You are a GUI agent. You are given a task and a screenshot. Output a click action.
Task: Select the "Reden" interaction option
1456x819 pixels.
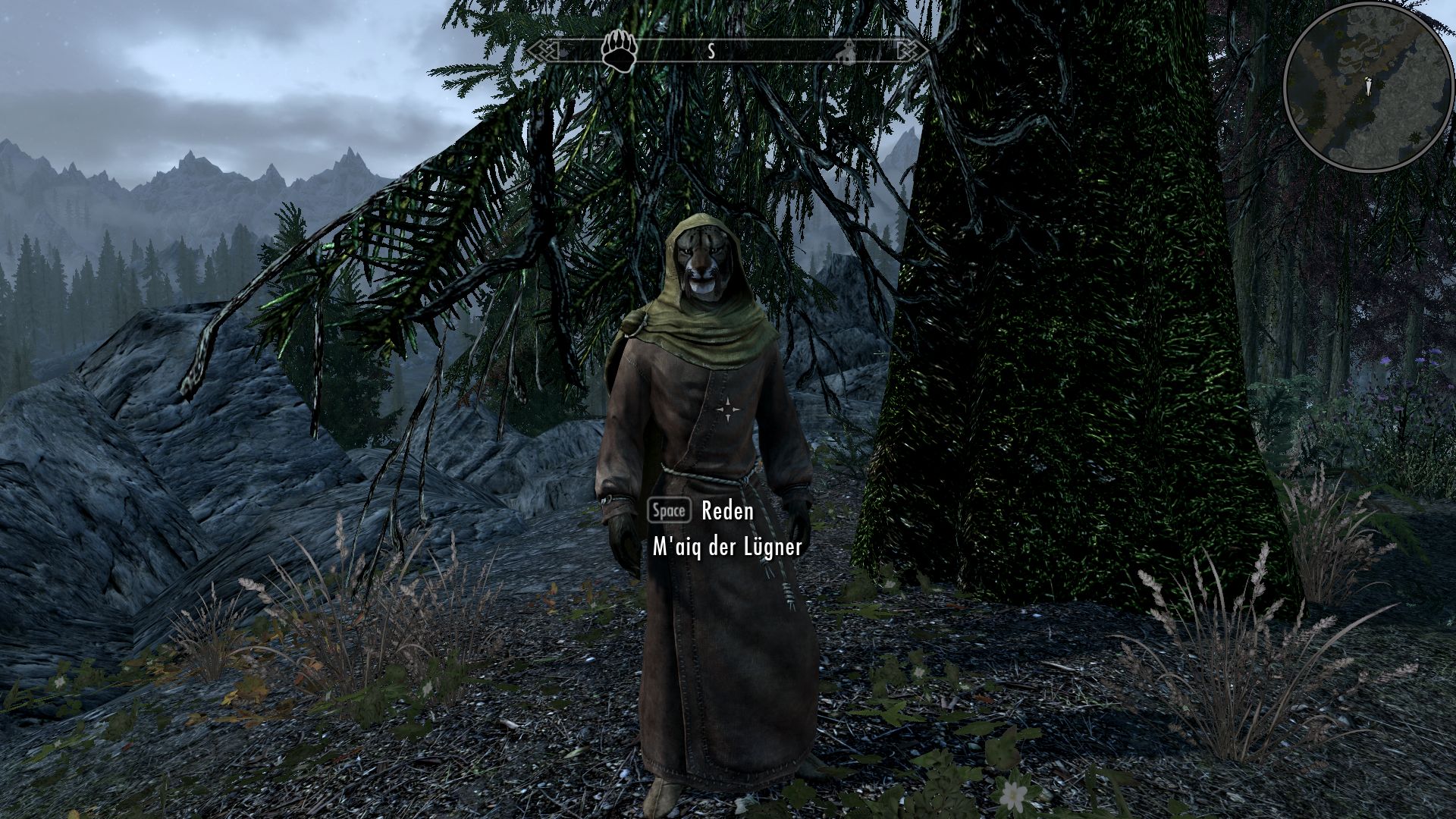[726, 511]
